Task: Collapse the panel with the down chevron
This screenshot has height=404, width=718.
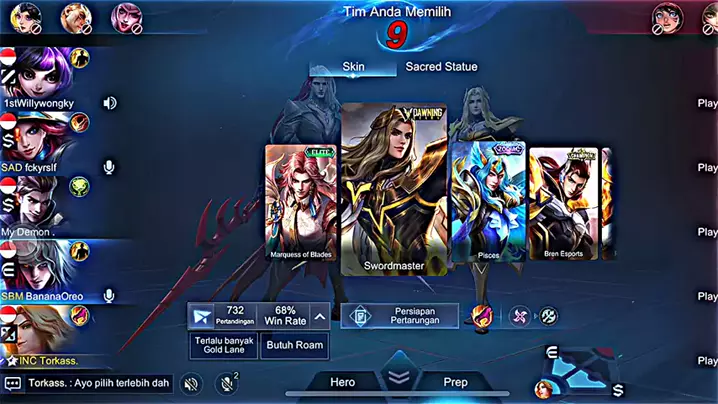Action: coord(399,378)
